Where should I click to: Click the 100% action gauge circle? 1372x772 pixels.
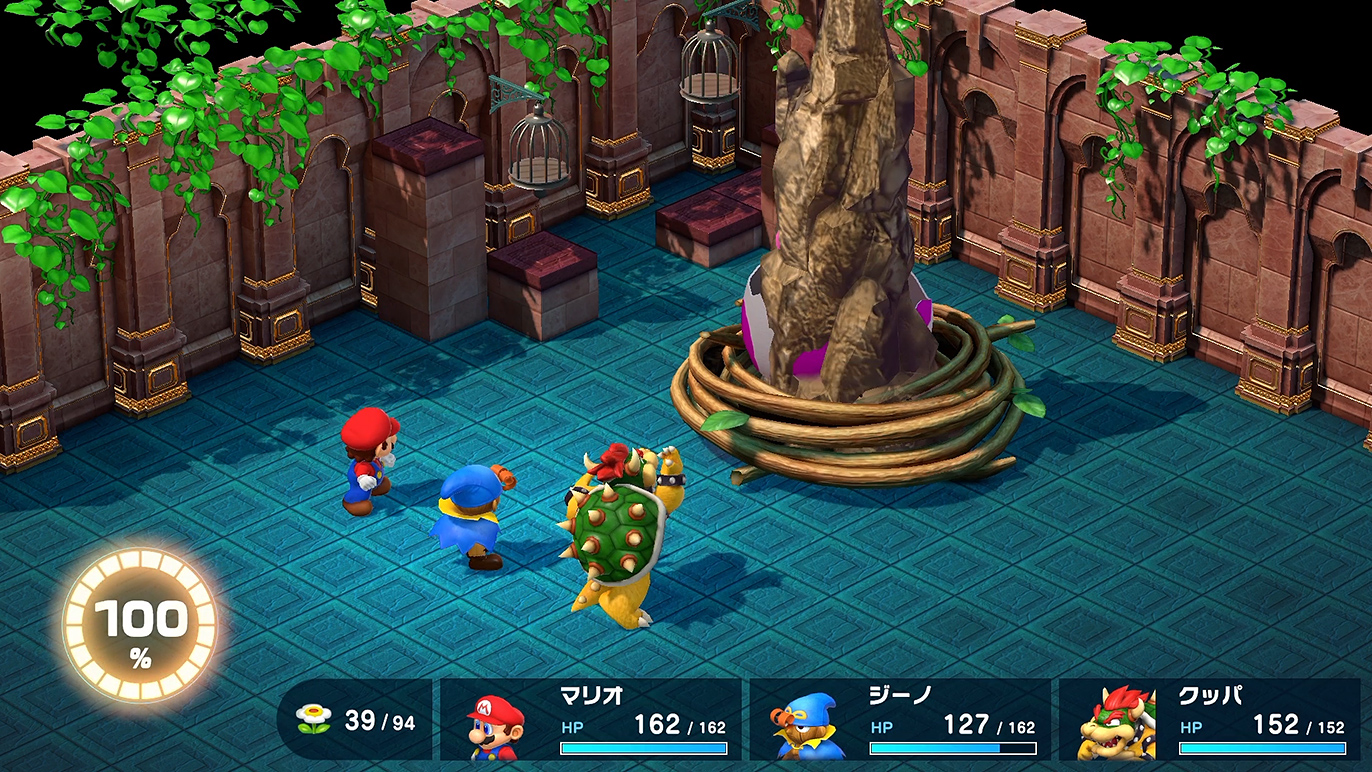coord(140,625)
